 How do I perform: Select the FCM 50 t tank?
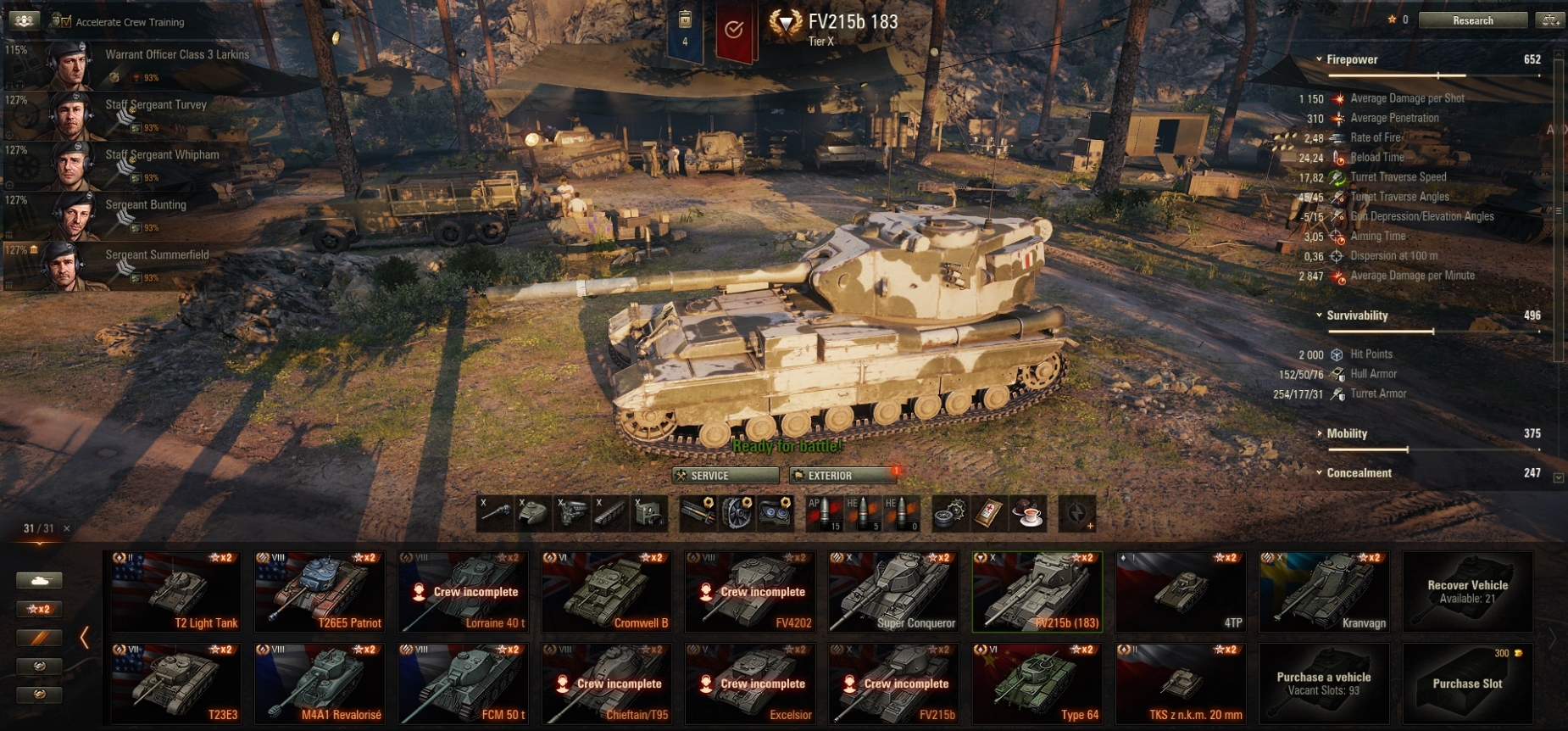click(463, 684)
